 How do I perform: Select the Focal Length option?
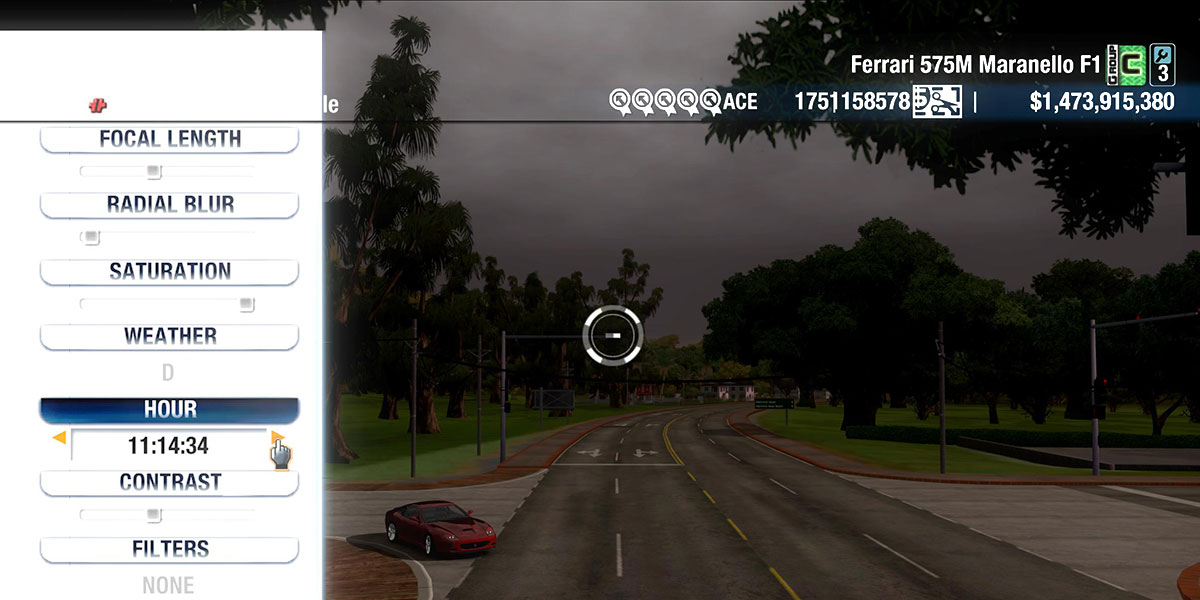point(169,139)
